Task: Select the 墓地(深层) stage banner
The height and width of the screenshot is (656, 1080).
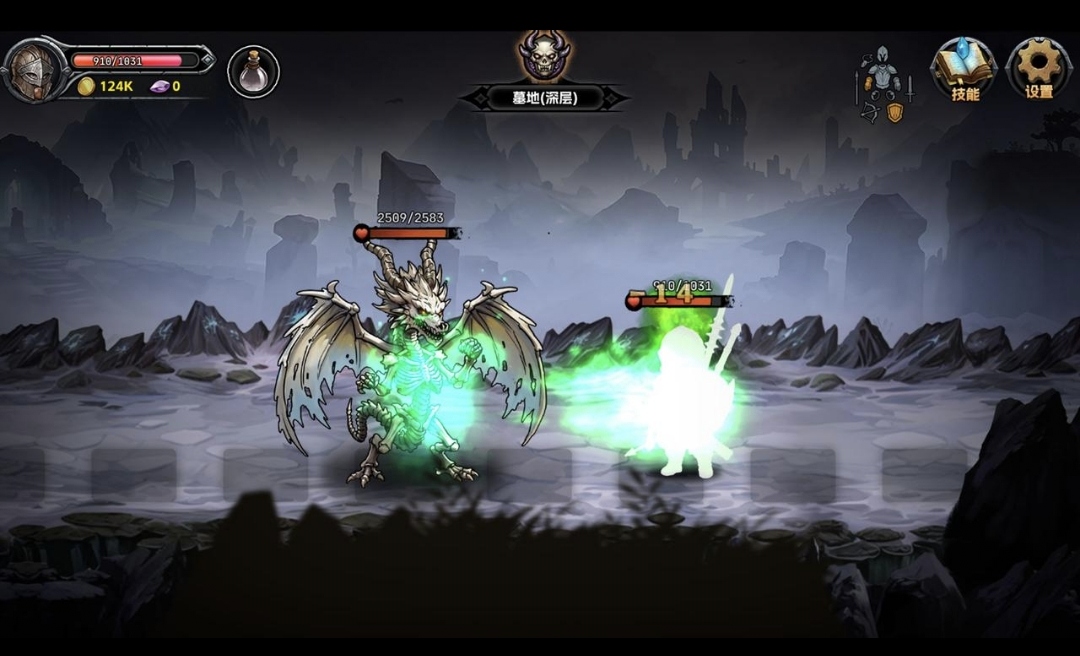Action: pyautogui.click(x=544, y=98)
